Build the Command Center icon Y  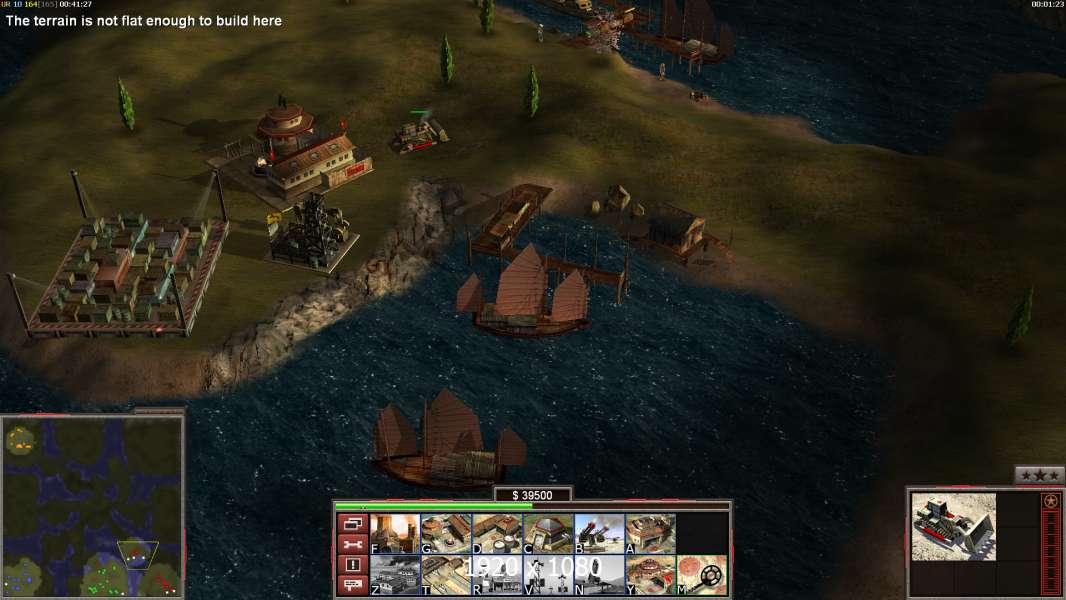coord(650,575)
